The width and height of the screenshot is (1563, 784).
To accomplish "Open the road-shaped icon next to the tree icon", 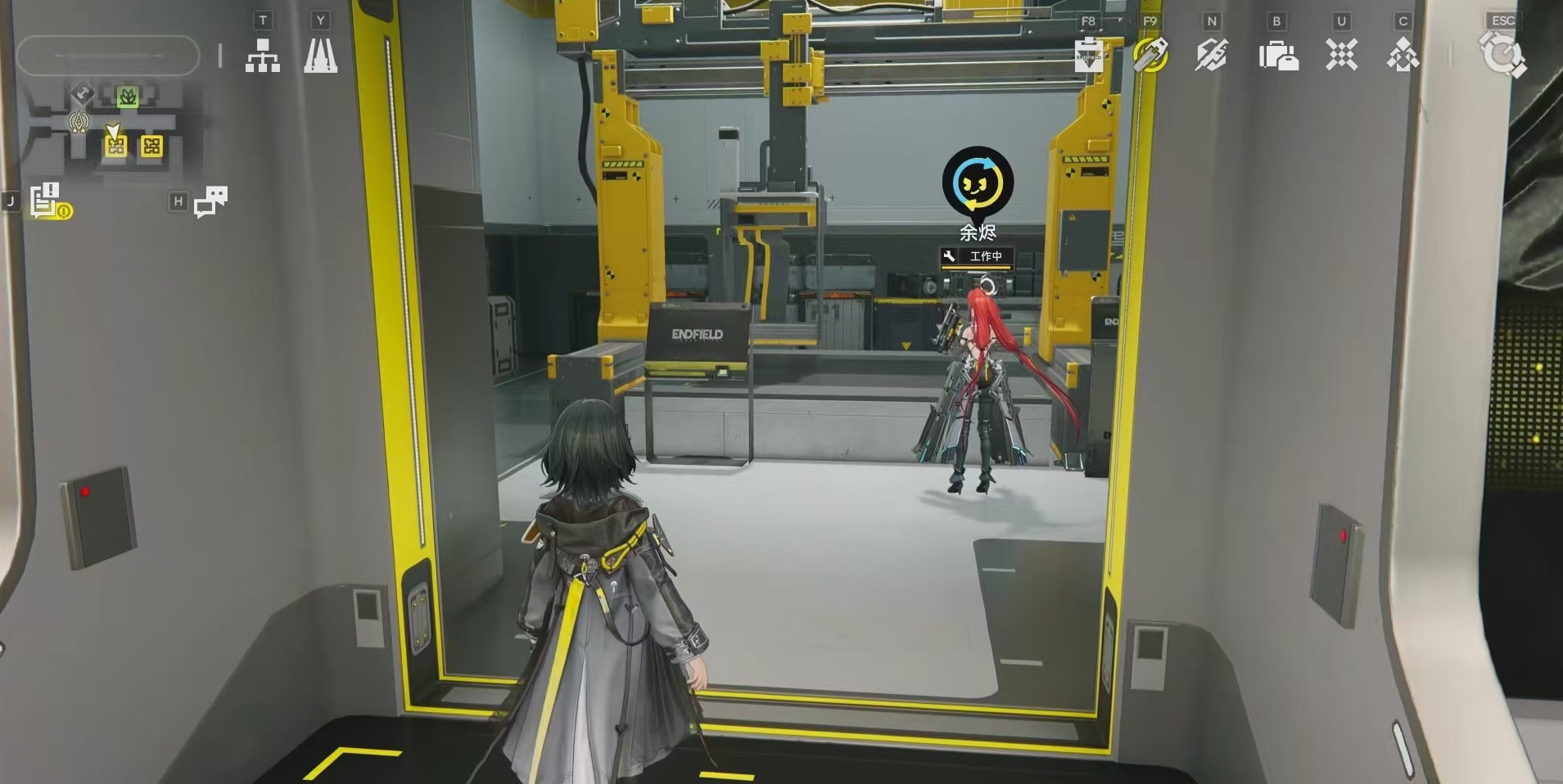I will [320, 56].
